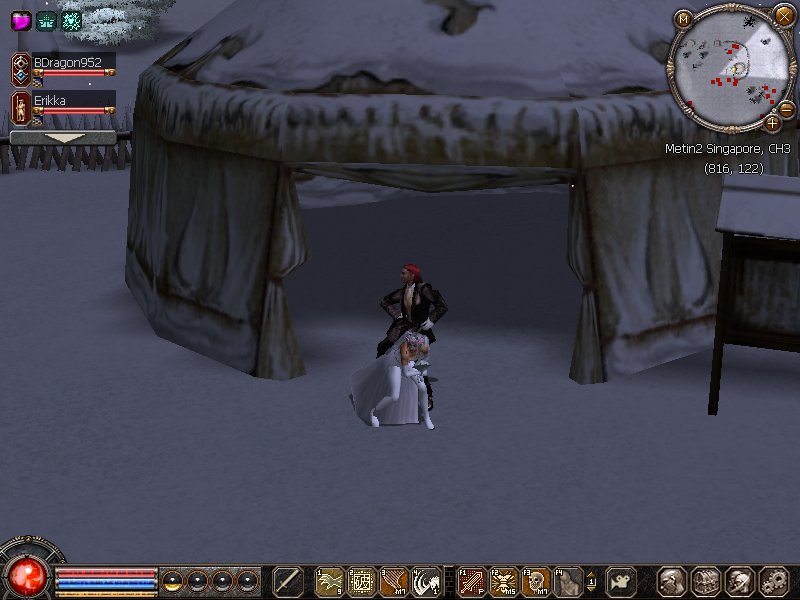Open the character window from the taskbar
The height and width of the screenshot is (600, 800).
pyautogui.click(x=673, y=581)
